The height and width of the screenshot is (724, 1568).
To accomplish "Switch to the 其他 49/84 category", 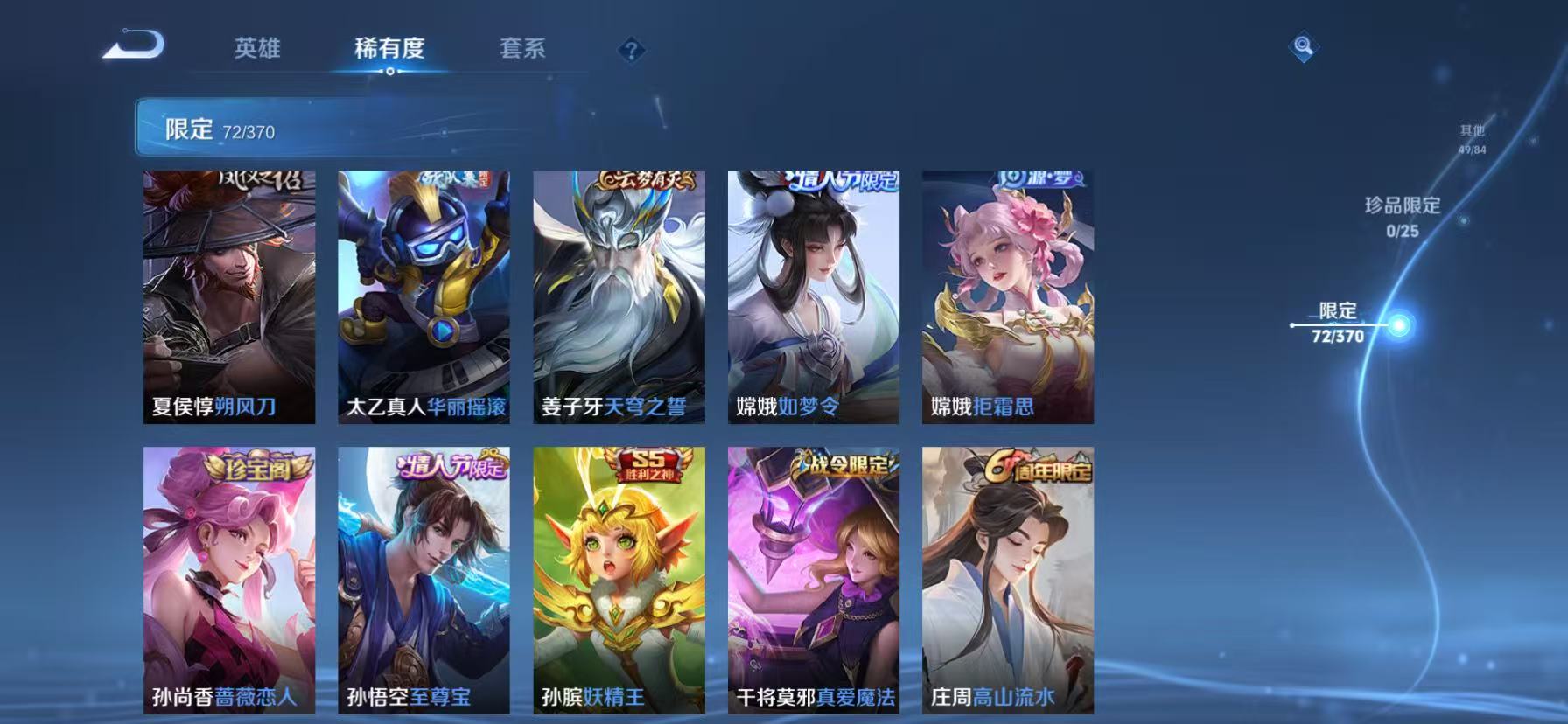I will (1470, 138).
